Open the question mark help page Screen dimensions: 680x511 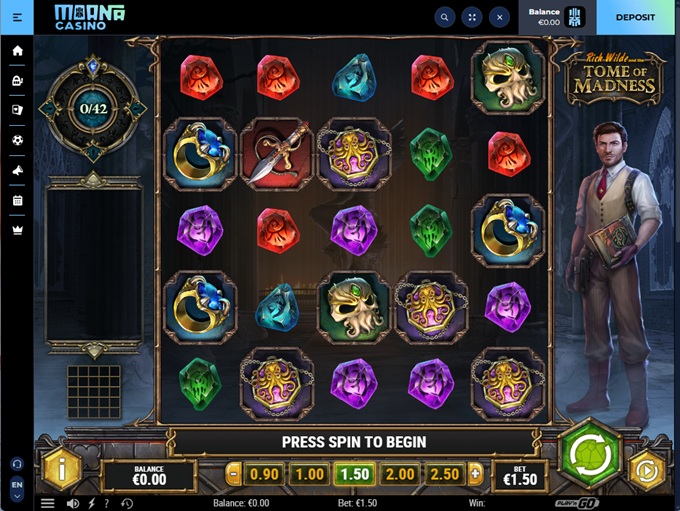coord(107,503)
